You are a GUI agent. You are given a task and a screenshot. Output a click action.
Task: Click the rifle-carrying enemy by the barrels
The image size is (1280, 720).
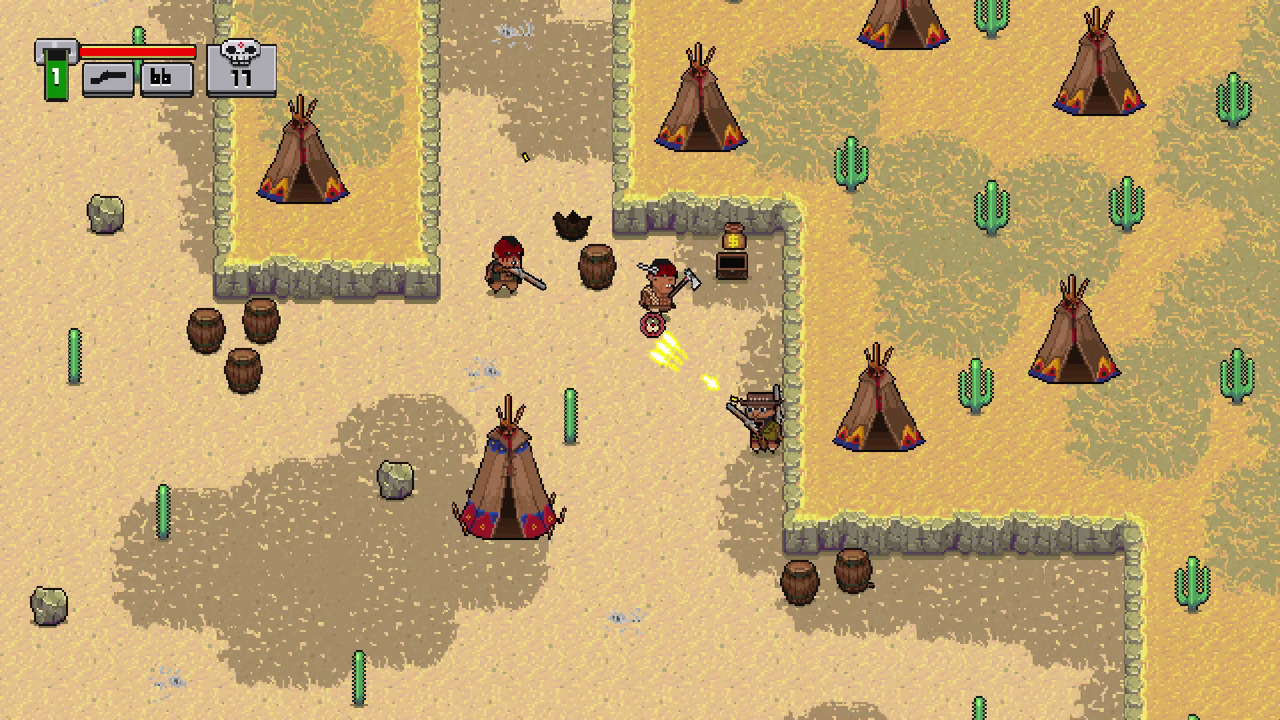click(x=510, y=272)
